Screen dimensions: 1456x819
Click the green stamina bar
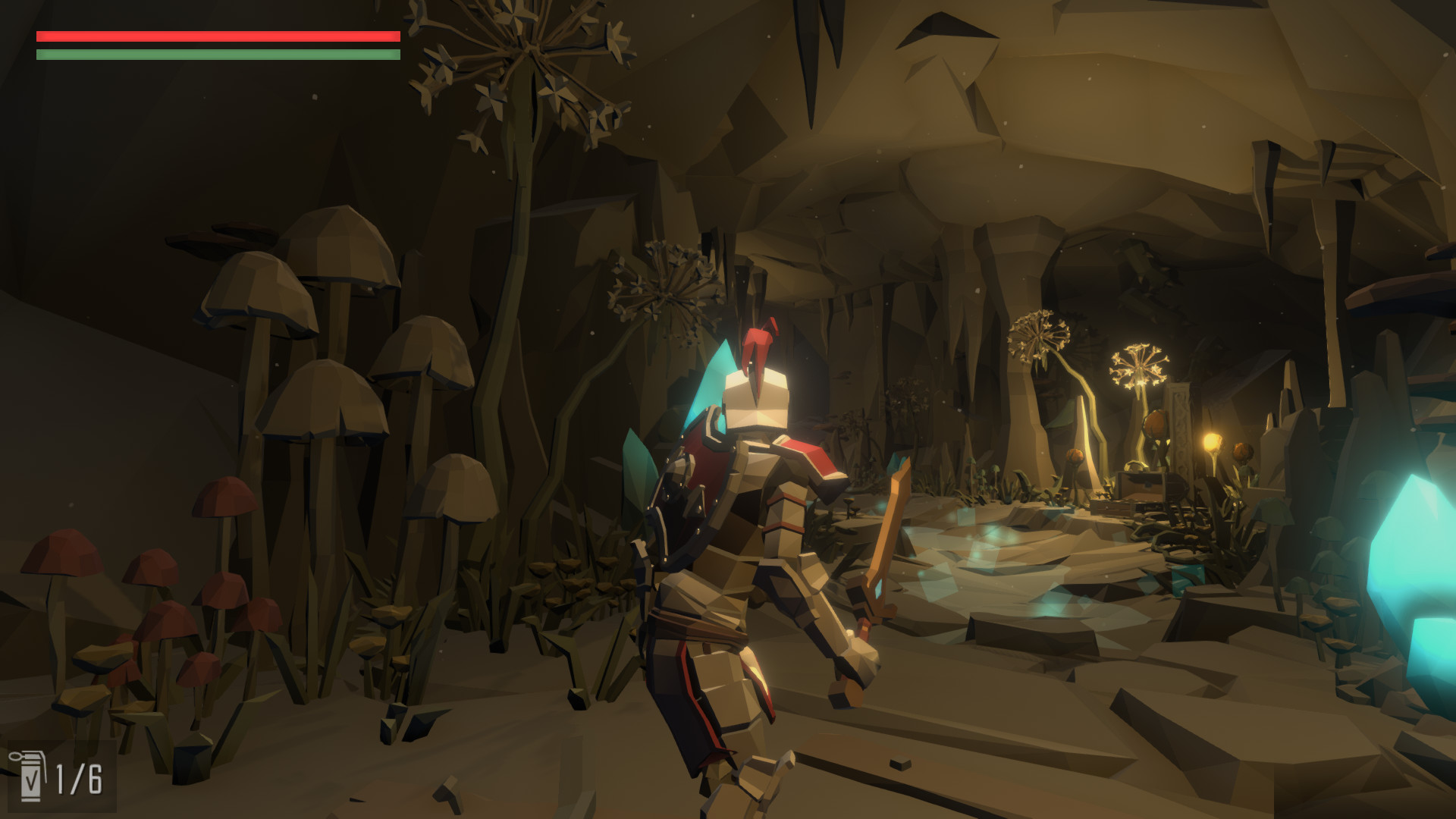pyautogui.click(x=216, y=56)
